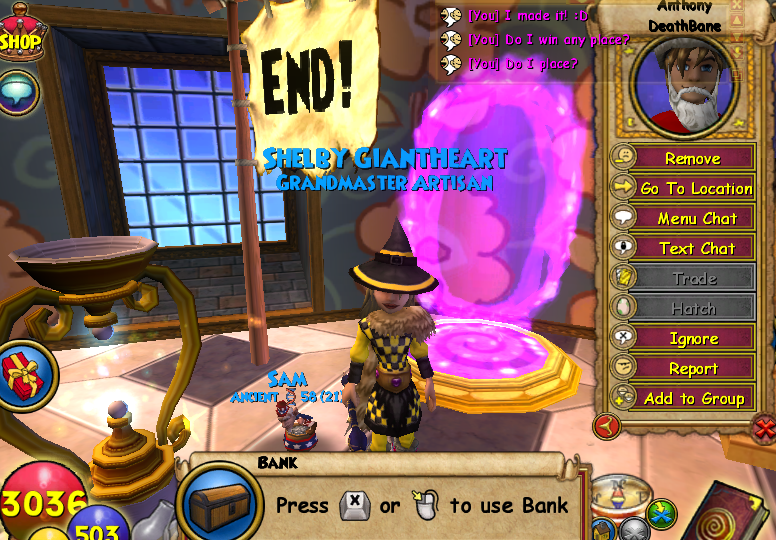776x540 pixels.
Task: Open the chat bubble menu icon
Action: [x=18, y=91]
